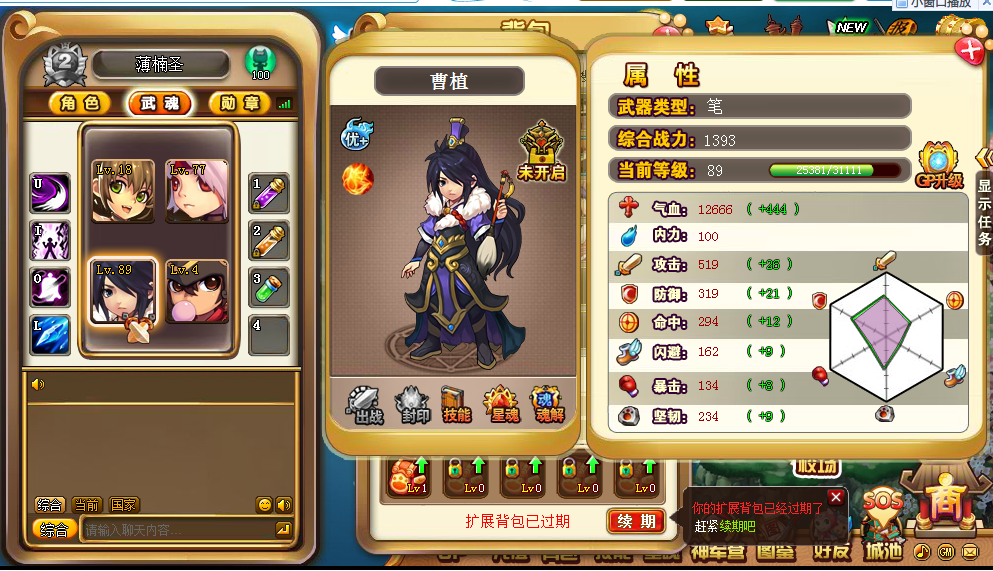Open the GP升级 upgrade icon
This screenshot has width=993, height=571.
coord(938,166)
